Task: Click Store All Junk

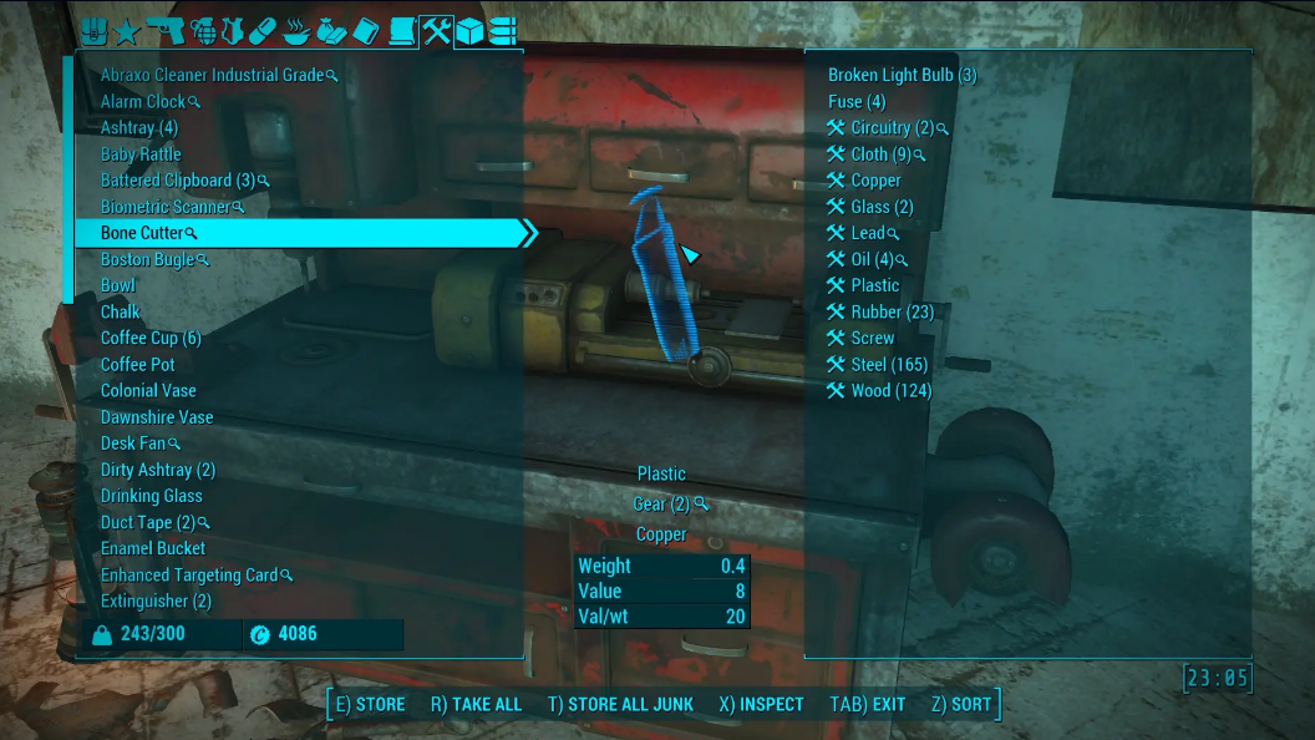Action: [620, 705]
